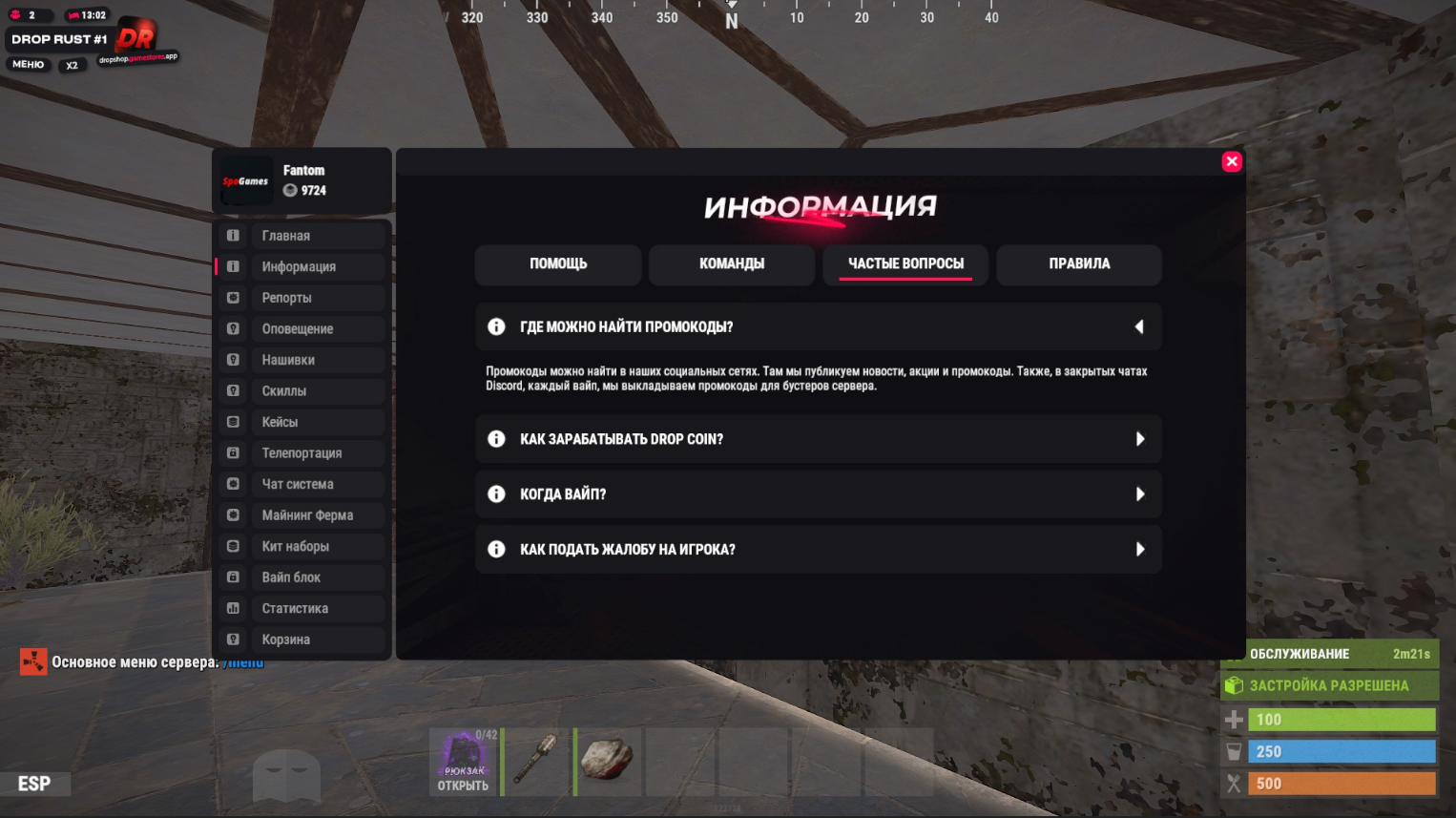The height and width of the screenshot is (818, 1456).
Task: Select the ЧАСТЫЕ ВОПРОСЫ tab
Action: [905, 264]
